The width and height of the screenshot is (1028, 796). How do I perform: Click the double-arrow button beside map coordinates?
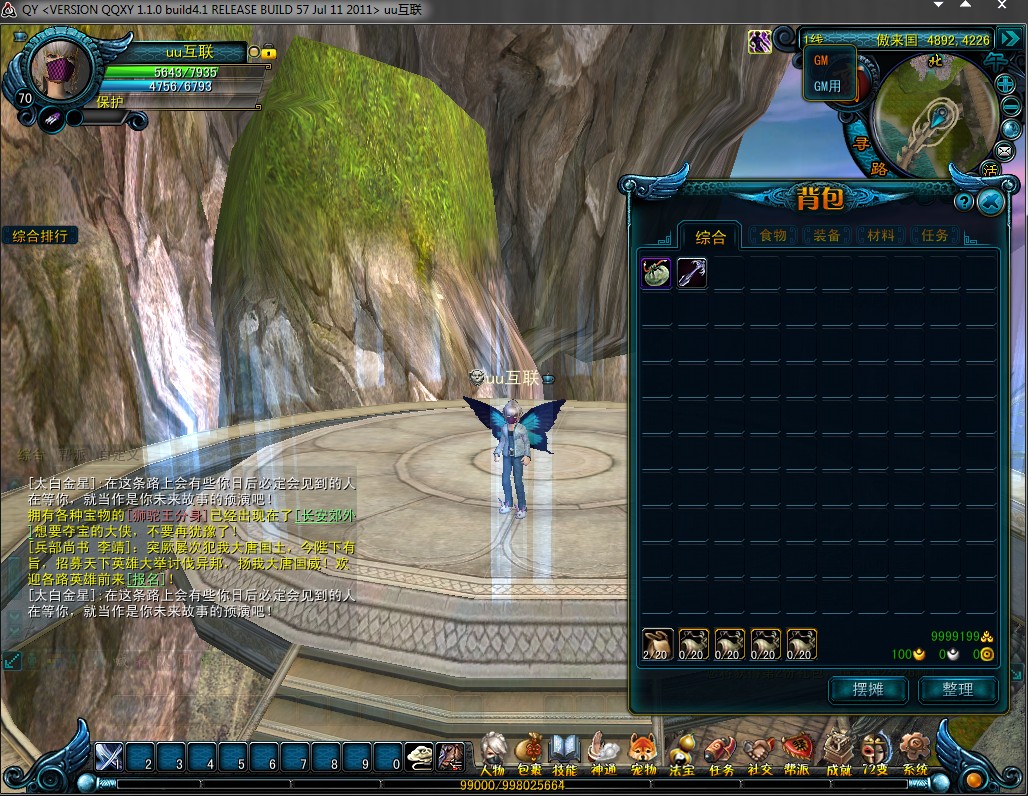1009,40
